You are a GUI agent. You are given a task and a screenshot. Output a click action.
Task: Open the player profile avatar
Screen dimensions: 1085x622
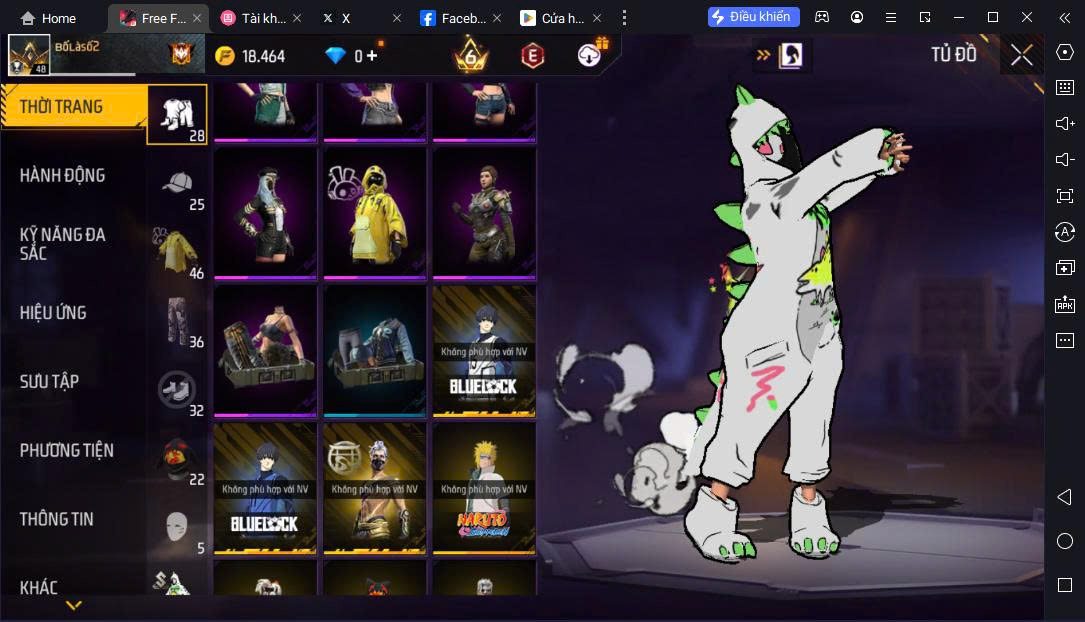tap(29, 55)
